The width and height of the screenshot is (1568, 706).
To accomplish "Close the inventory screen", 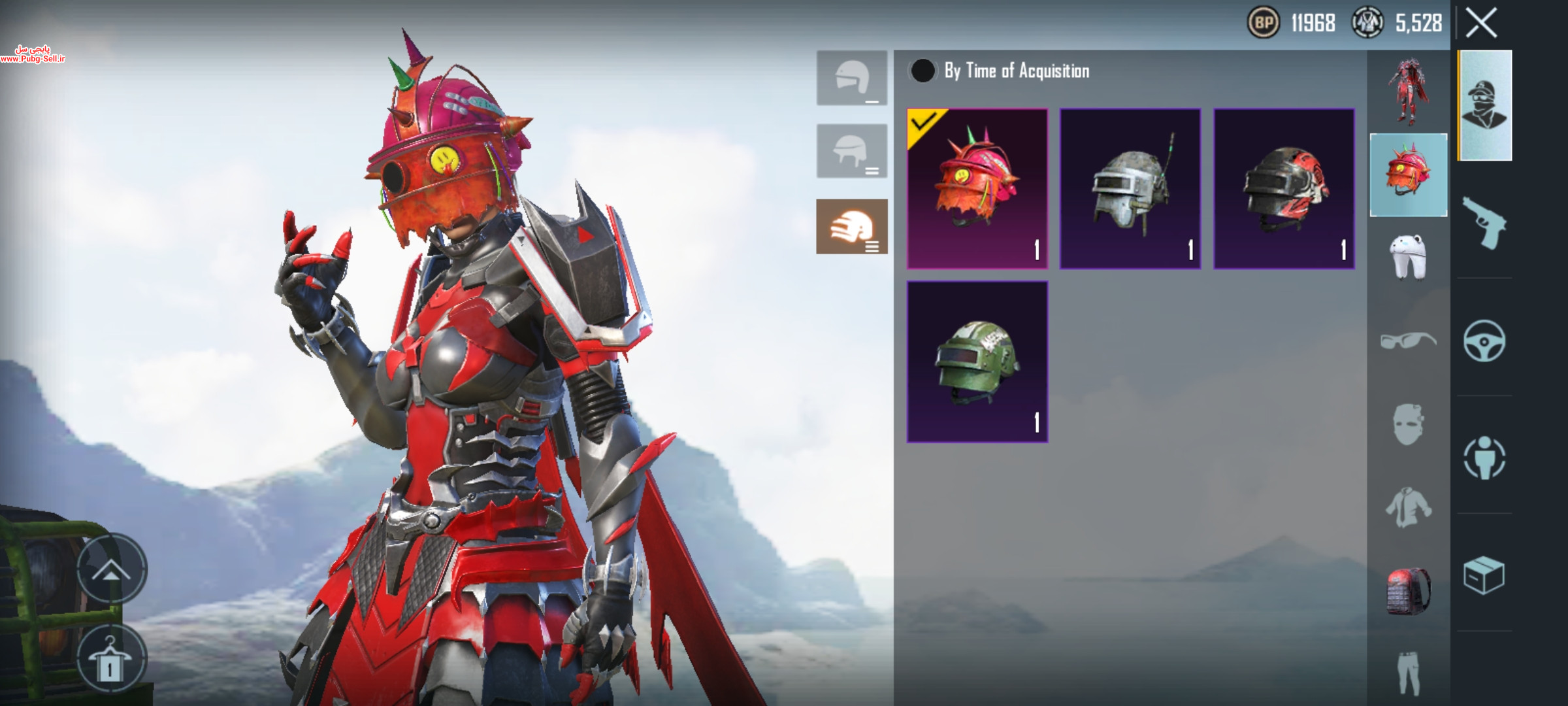I will pyautogui.click(x=1481, y=24).
